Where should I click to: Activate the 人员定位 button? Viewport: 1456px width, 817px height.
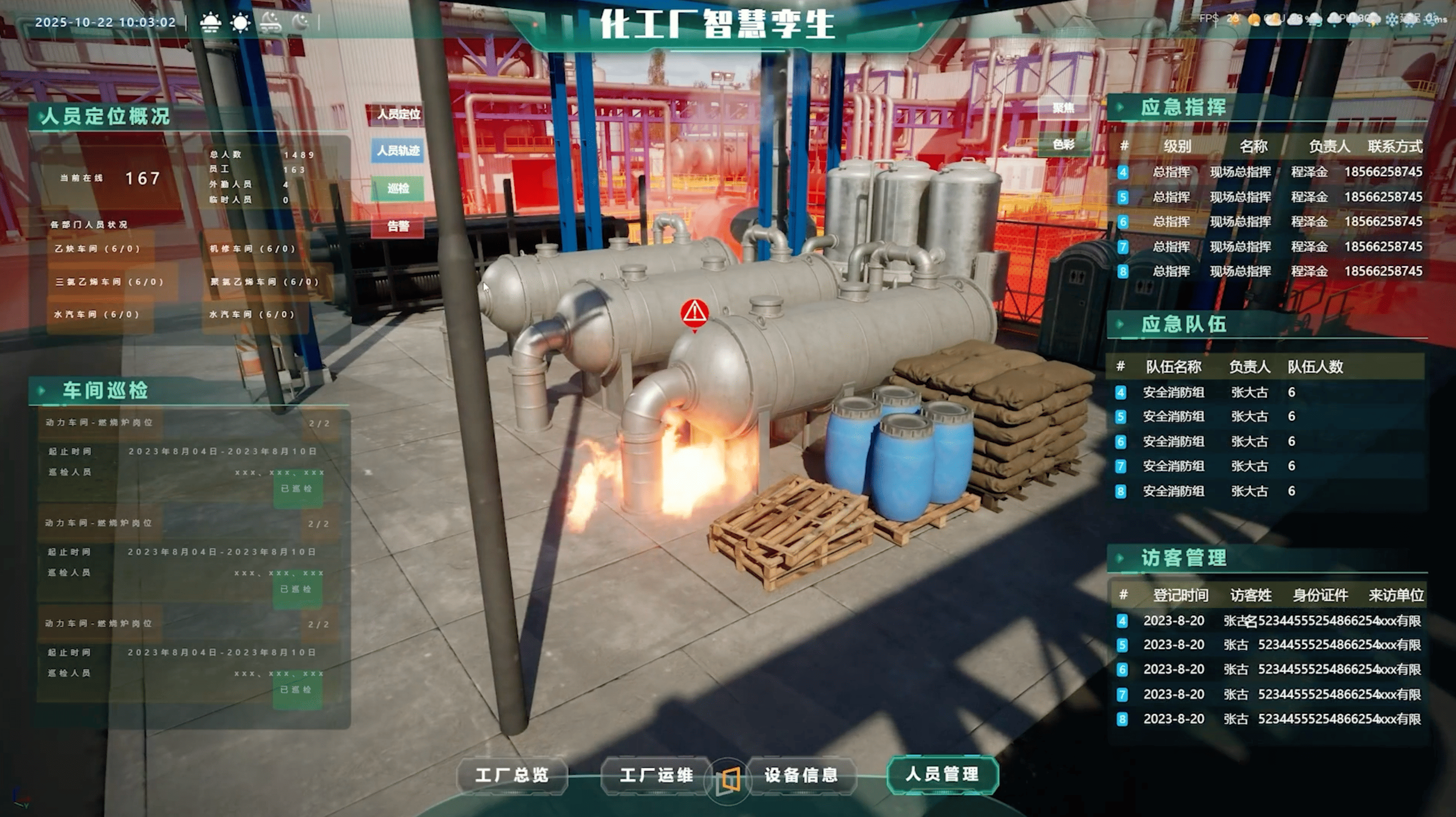tap(398, 114)
